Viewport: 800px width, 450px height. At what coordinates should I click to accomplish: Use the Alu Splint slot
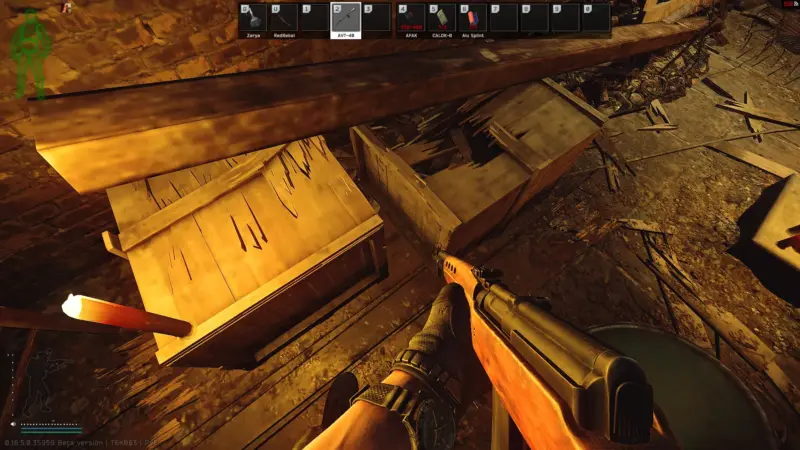pyautogui.click(x=471, y=20)
